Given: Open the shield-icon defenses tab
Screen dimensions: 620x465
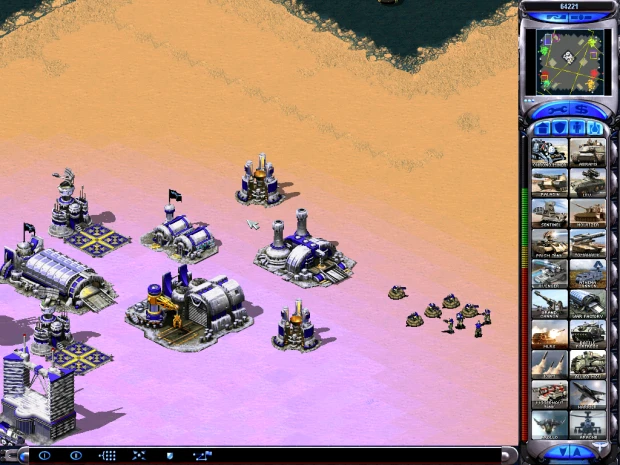Looking at the screenshot, I should [560, 128].
